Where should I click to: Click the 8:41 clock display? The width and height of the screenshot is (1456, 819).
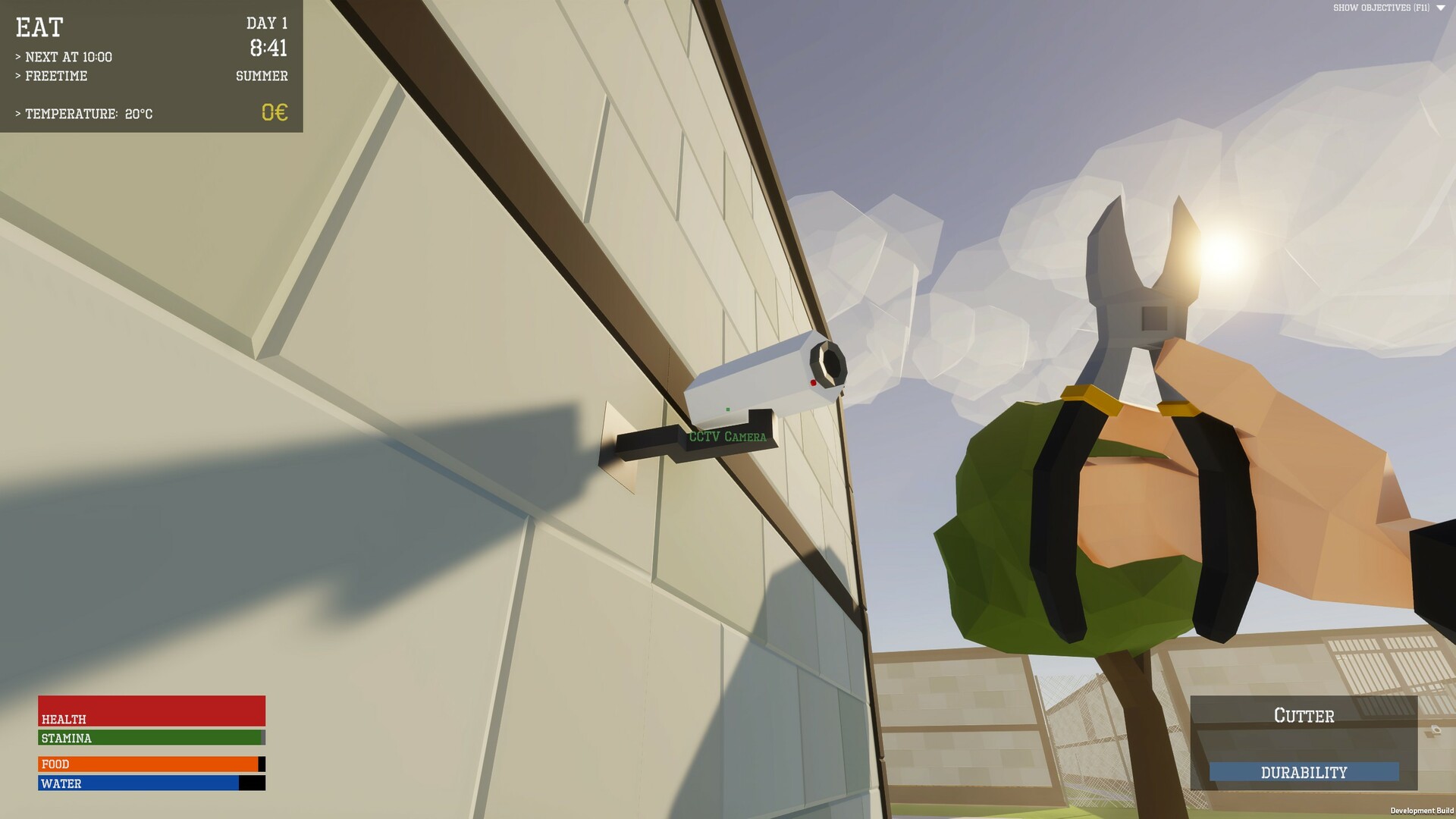tap(269, 48)
